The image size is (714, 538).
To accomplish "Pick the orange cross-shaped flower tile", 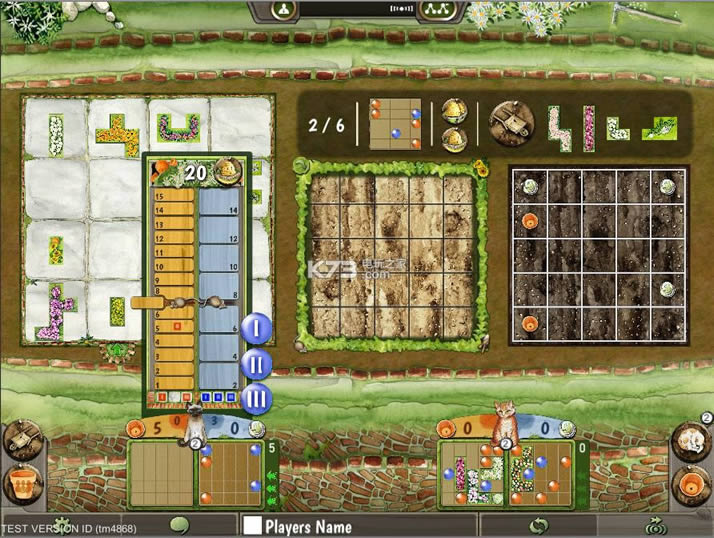I will [x=118, y=134].
